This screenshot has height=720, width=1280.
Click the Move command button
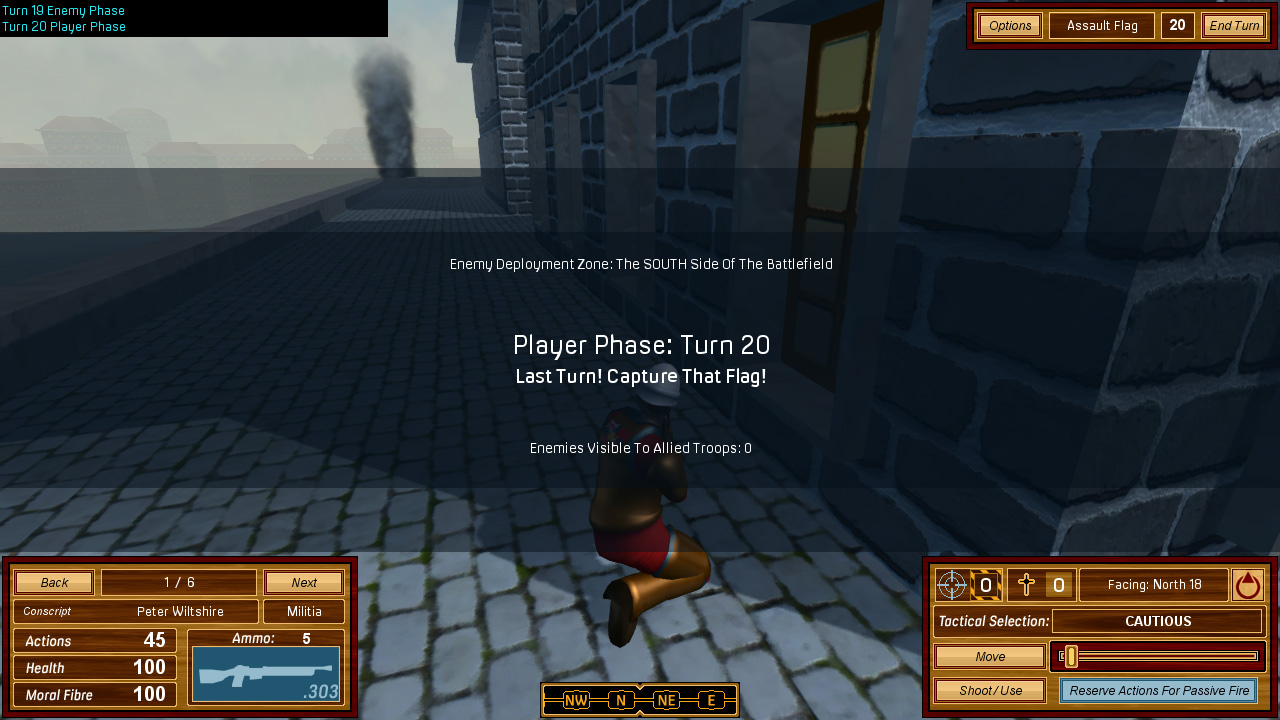990,657
